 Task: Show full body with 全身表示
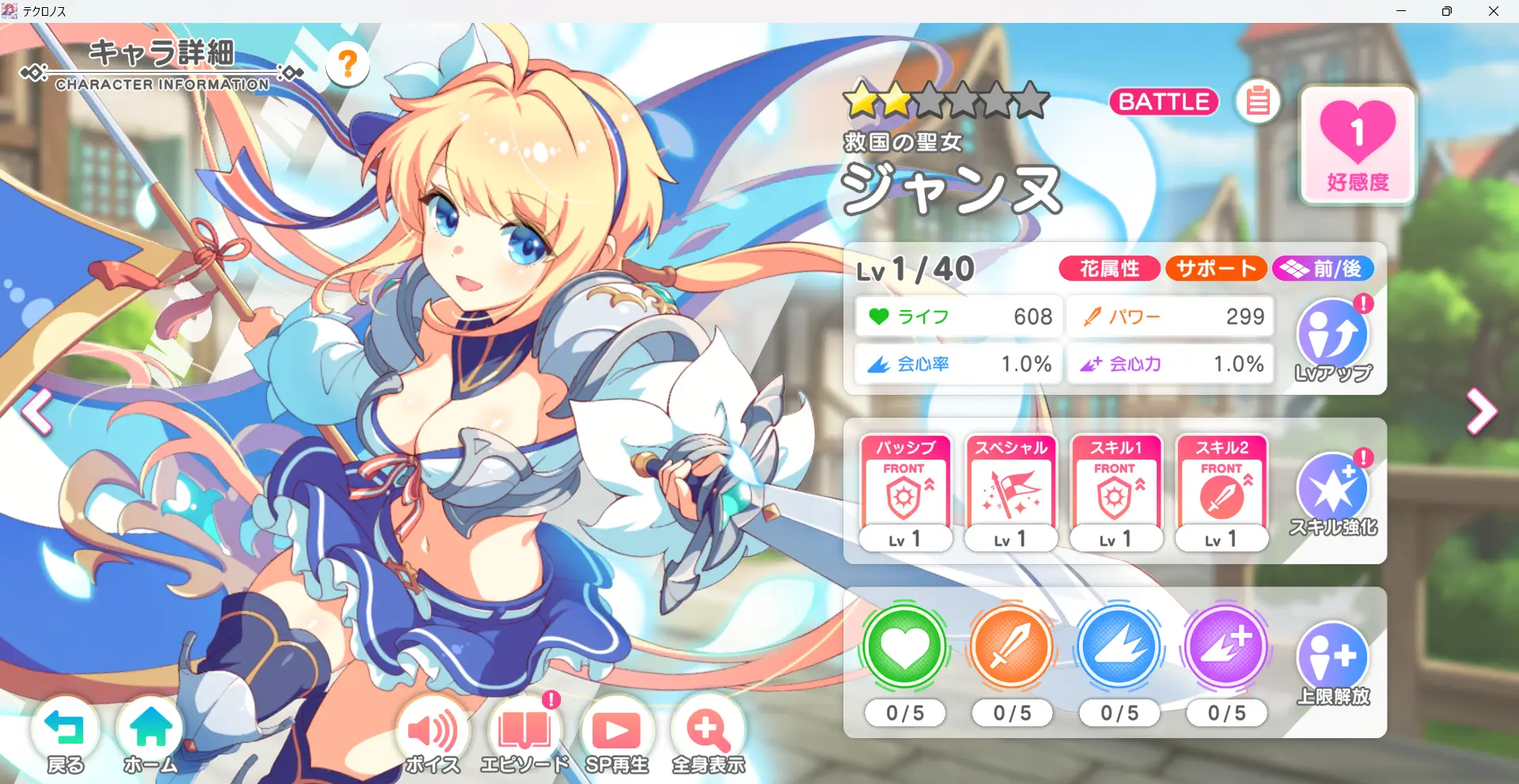[708, 733]
